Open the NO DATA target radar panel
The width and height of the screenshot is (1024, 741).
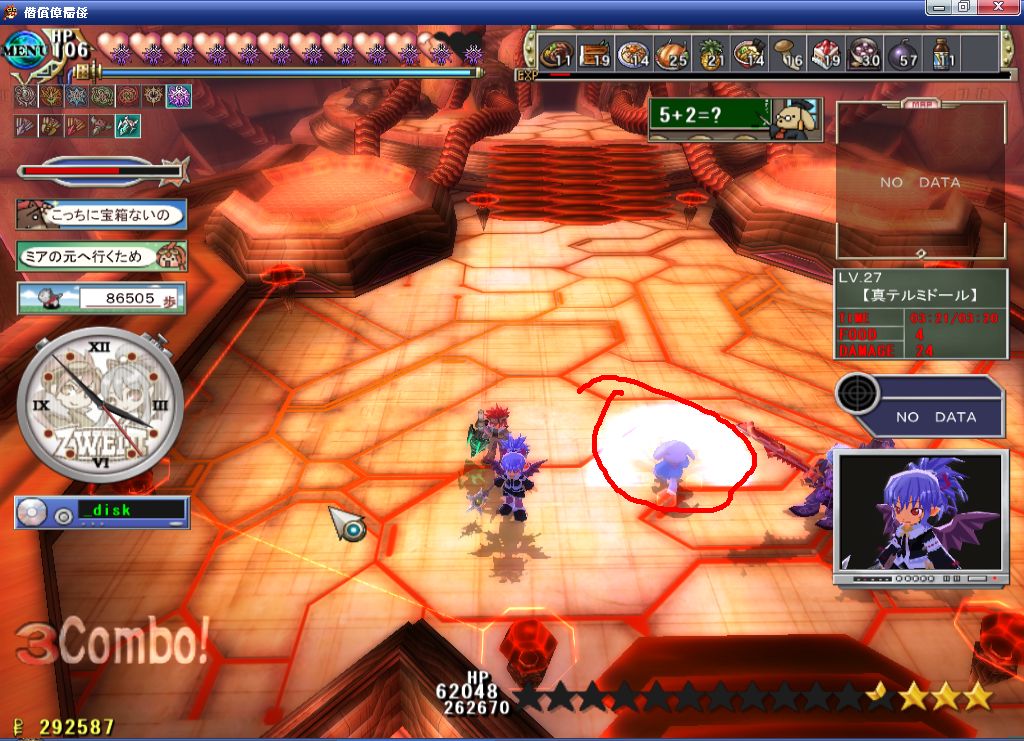[918, 405]
